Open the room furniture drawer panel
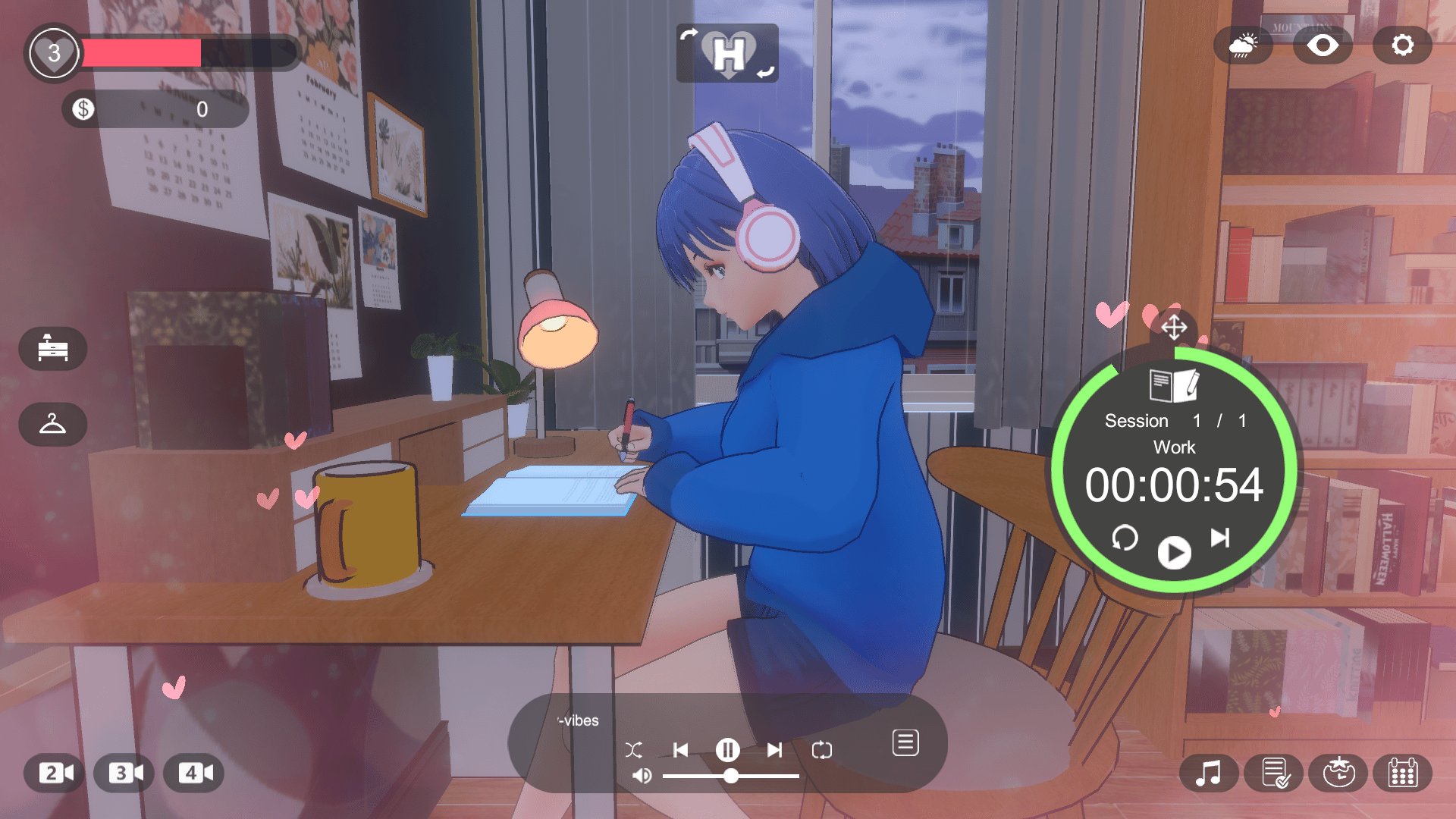This screenshot has width=1456, height=819. point(53,349)
